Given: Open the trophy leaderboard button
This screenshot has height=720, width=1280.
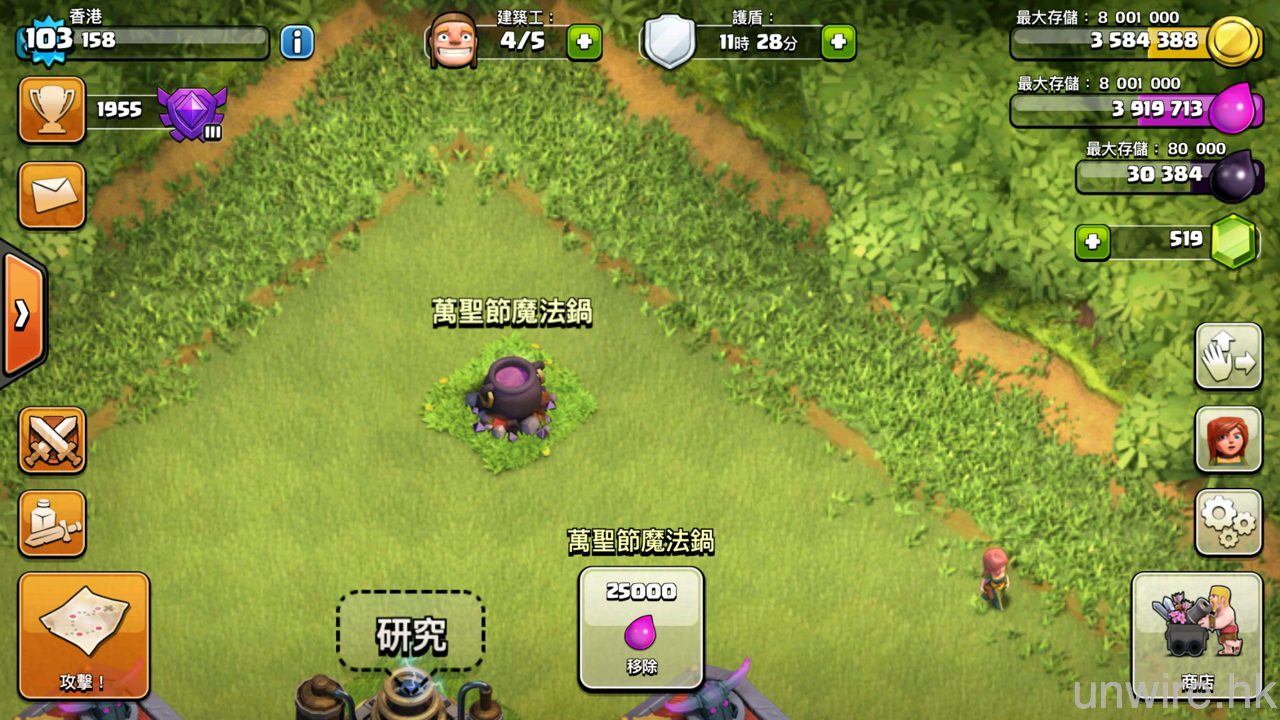Looking at the screenshot, I should (52, 110).
